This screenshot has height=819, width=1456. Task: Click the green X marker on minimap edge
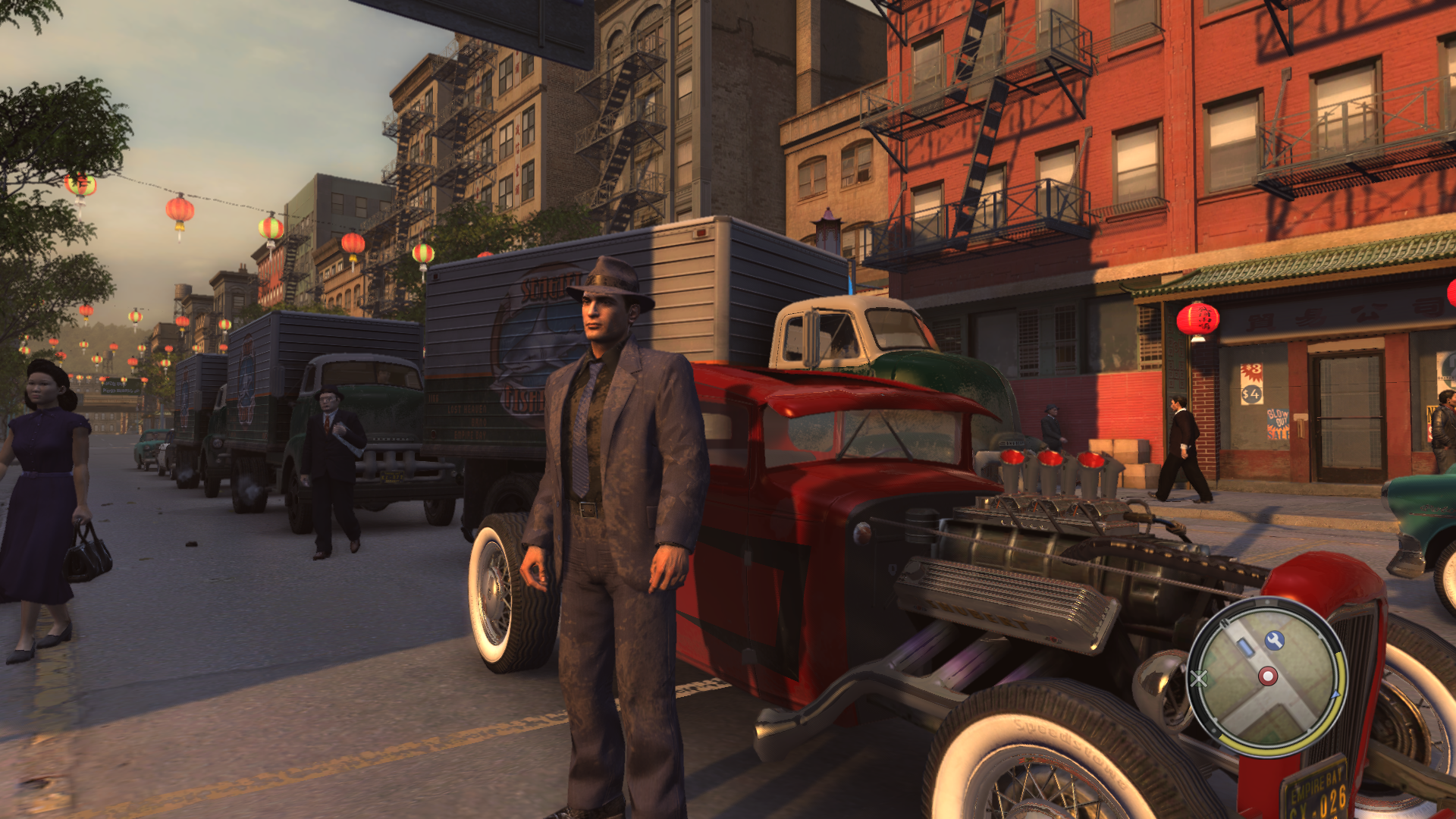tap(1199, 677)
